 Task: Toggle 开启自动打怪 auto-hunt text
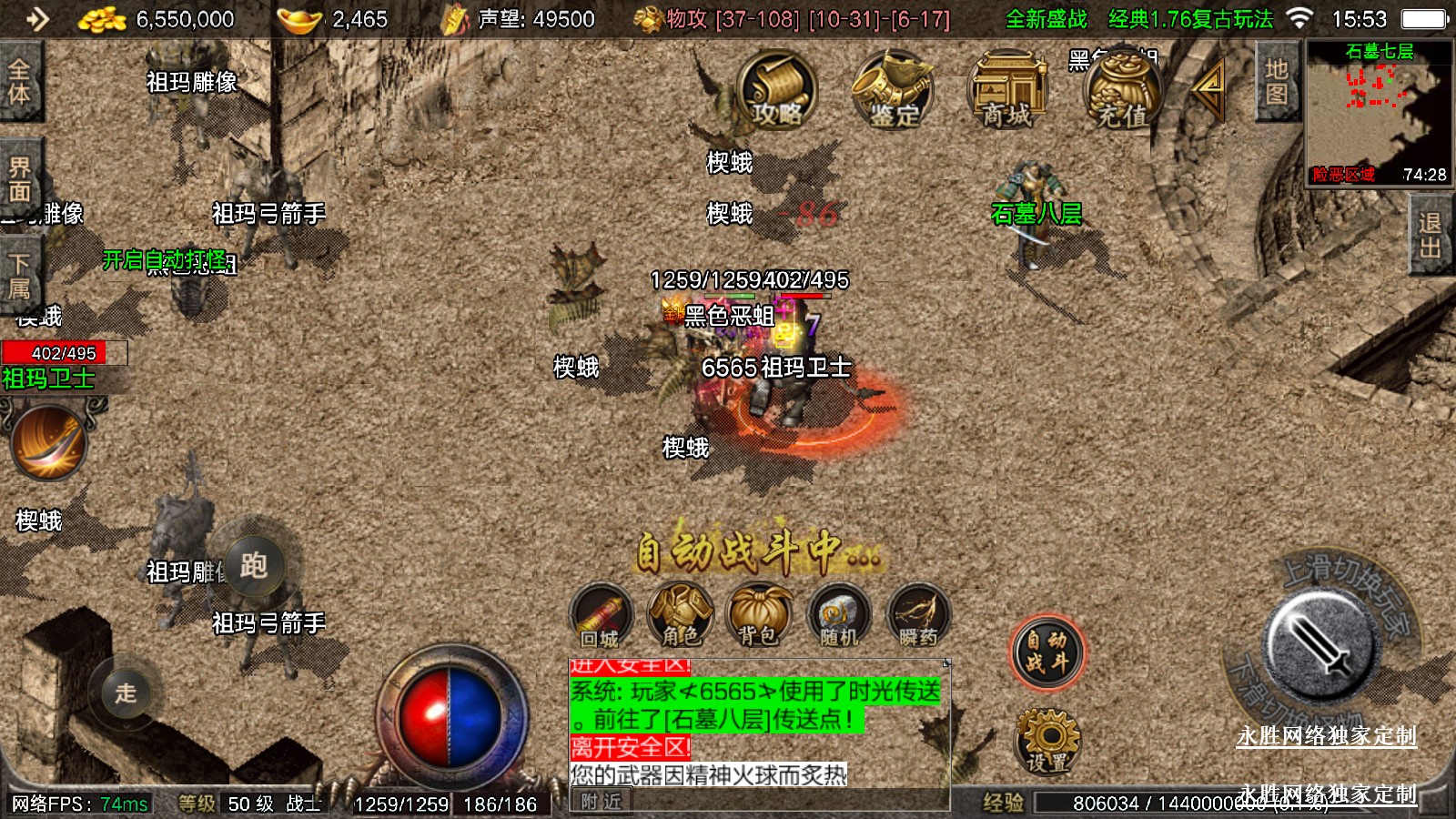point(164,260)
